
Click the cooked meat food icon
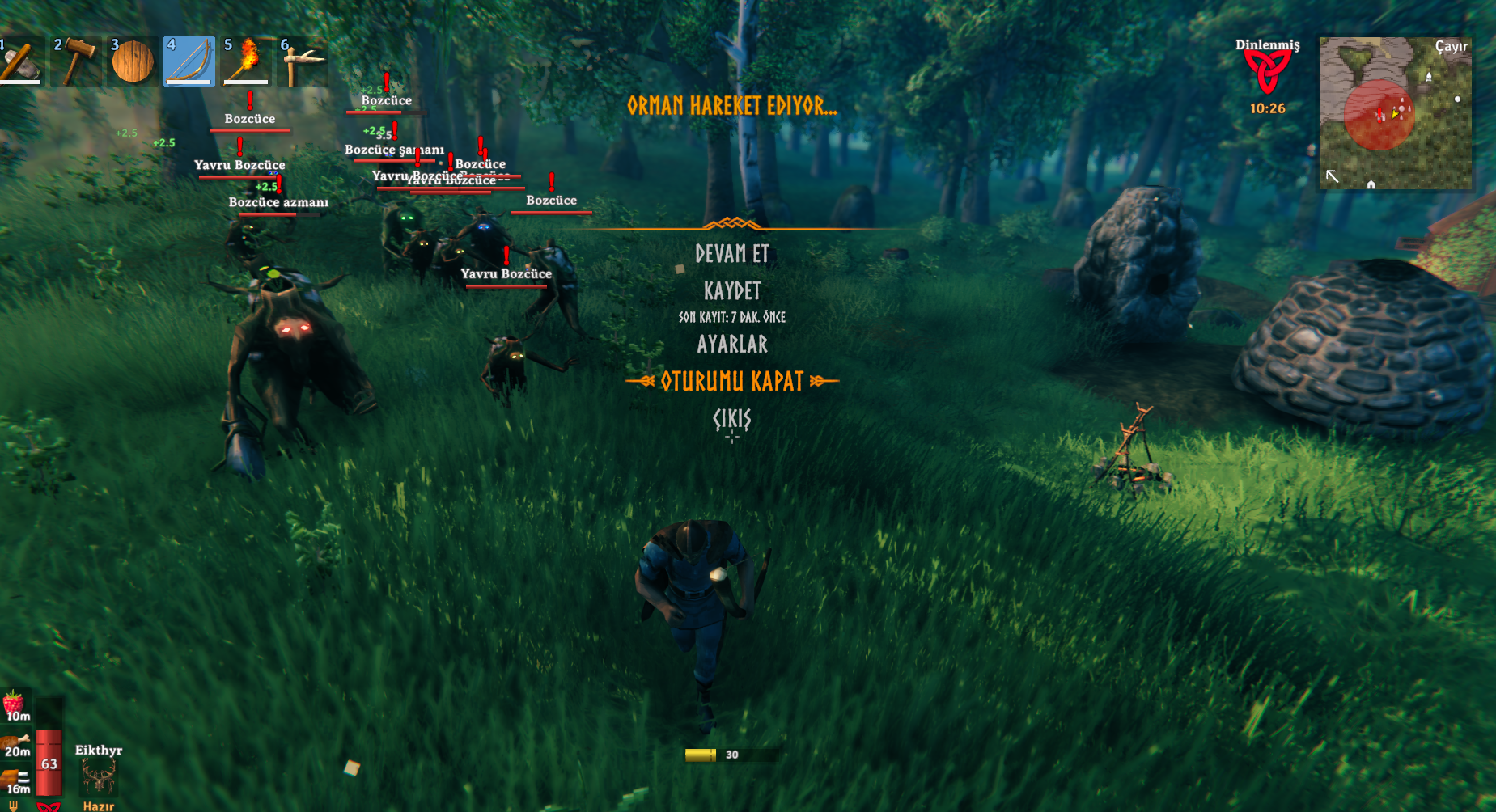pyautogui.click(x=15, y=740)
